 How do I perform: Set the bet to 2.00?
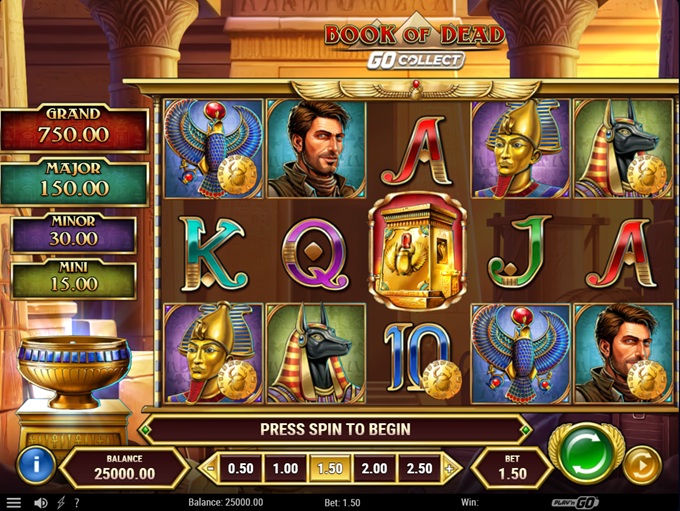[374, 468]
